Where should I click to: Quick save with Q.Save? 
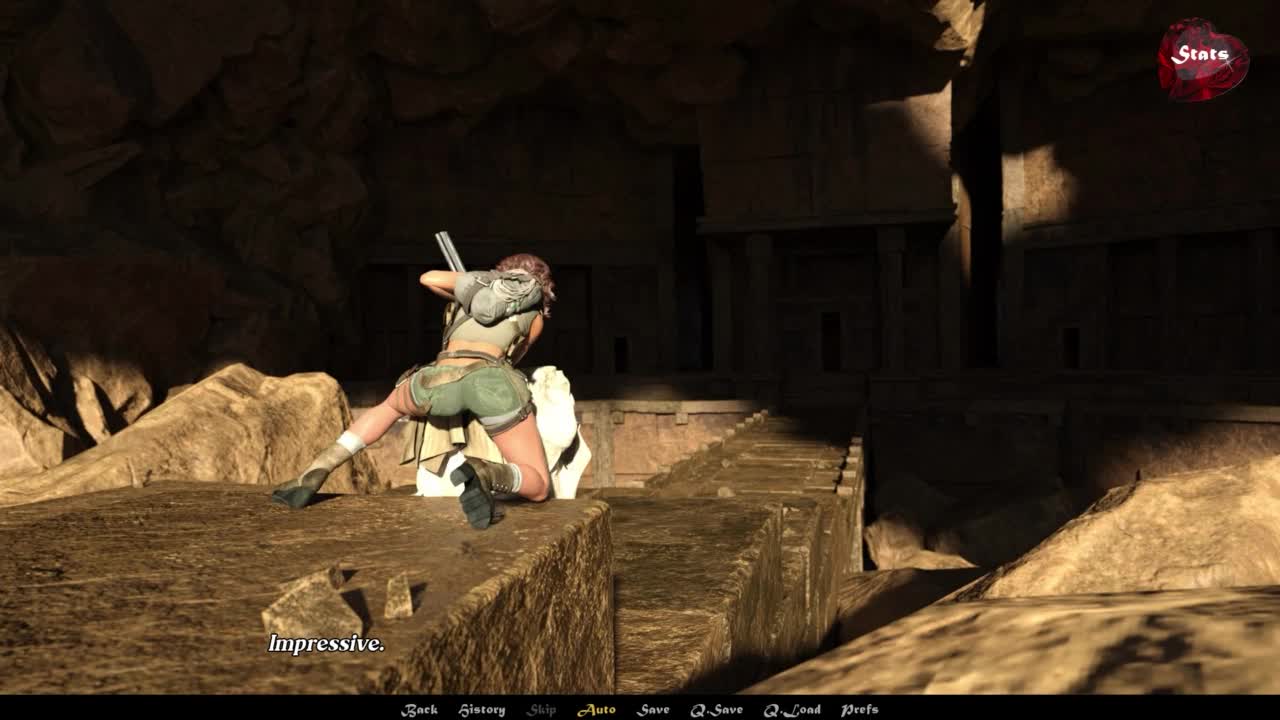click(716, 710)
